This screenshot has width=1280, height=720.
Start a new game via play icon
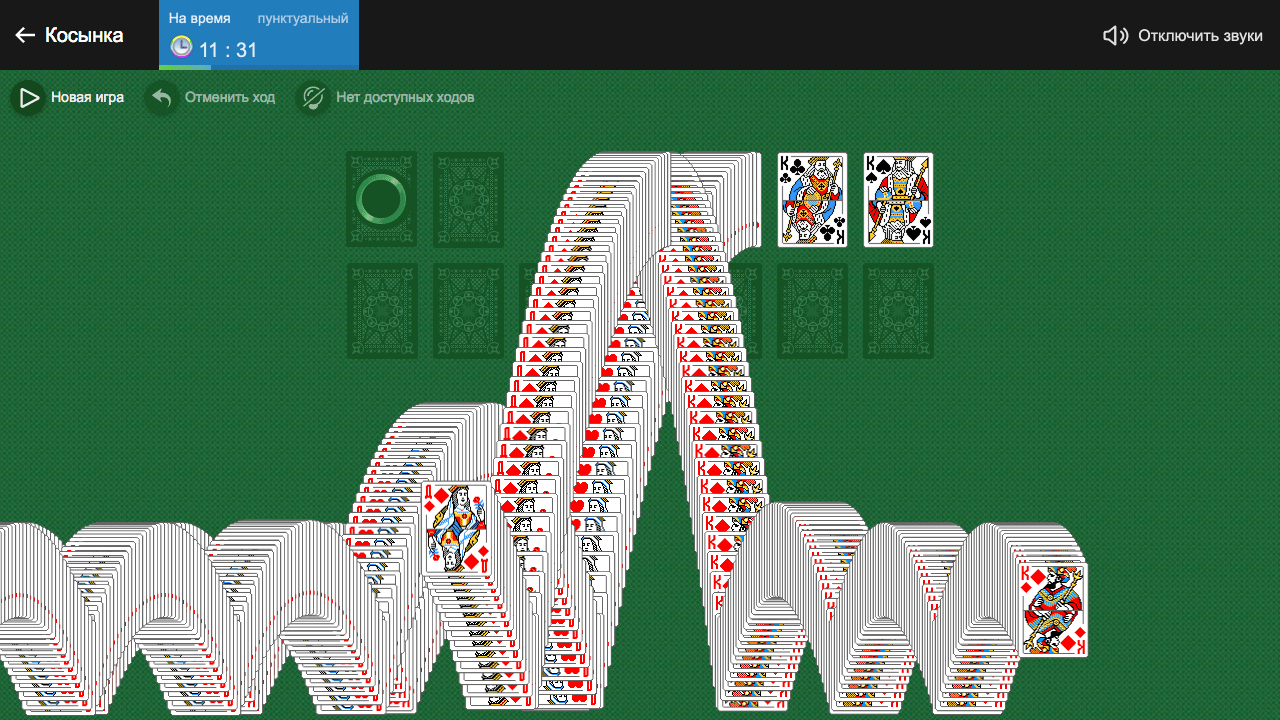pos(27,97)
